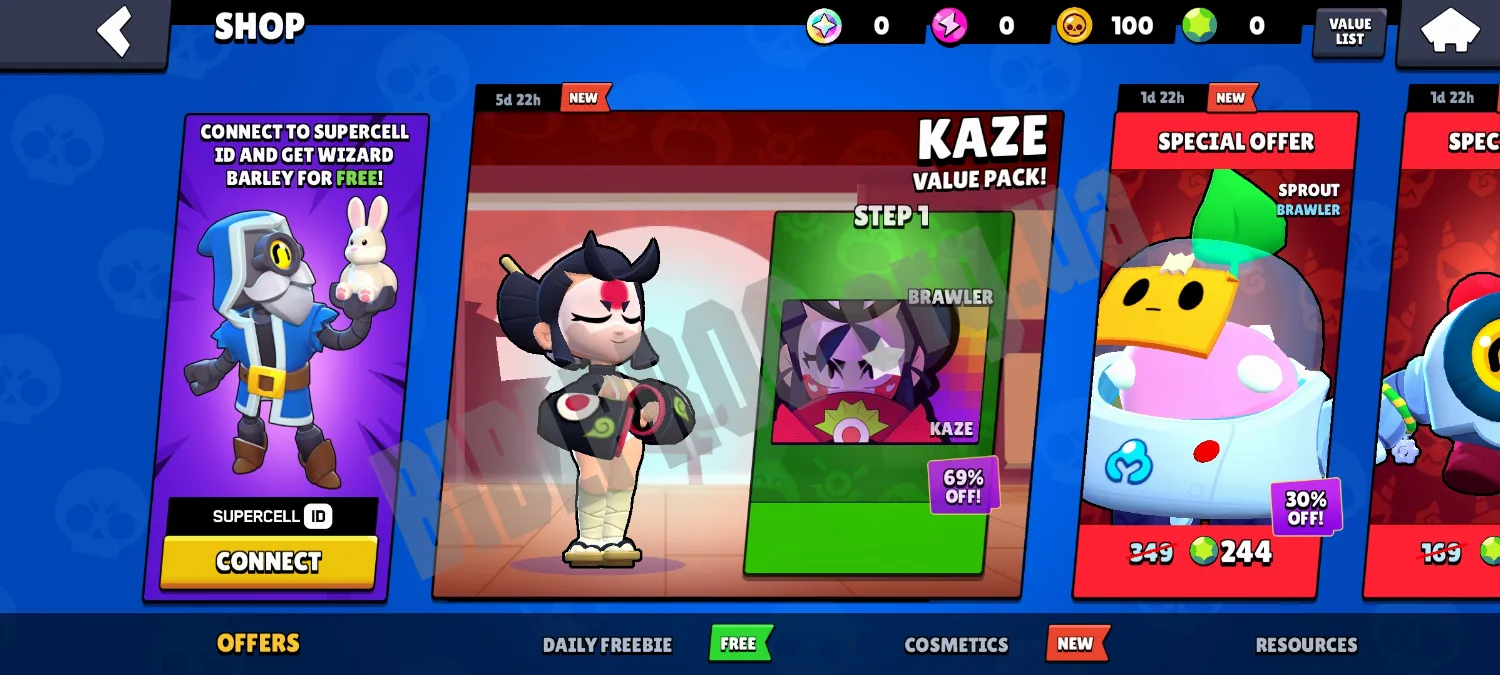Go back using the arrow button
This screenshot has height=675, width=1500.
(x=113, y=30)
